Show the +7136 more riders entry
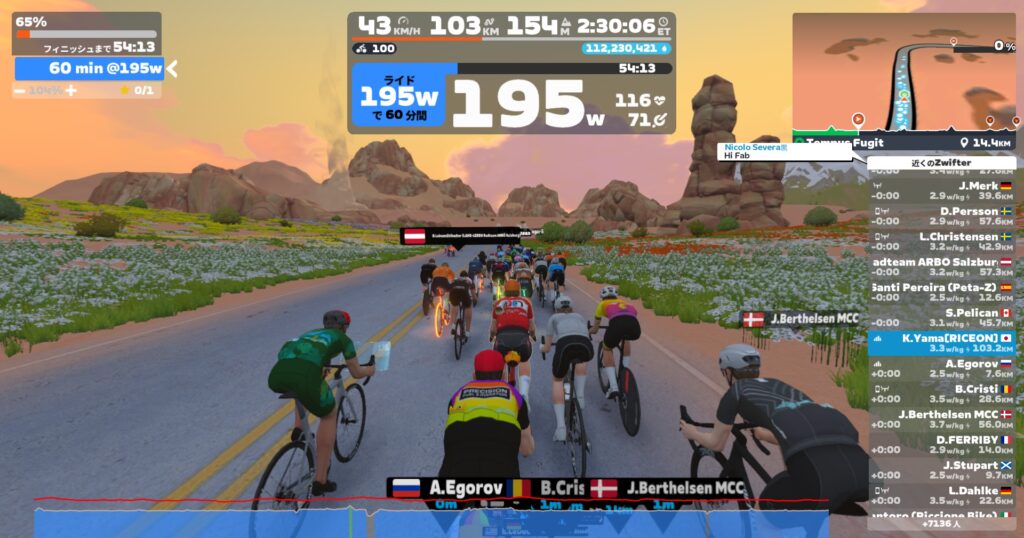The width and height of the screenshot is (1024, 538). 941,523
